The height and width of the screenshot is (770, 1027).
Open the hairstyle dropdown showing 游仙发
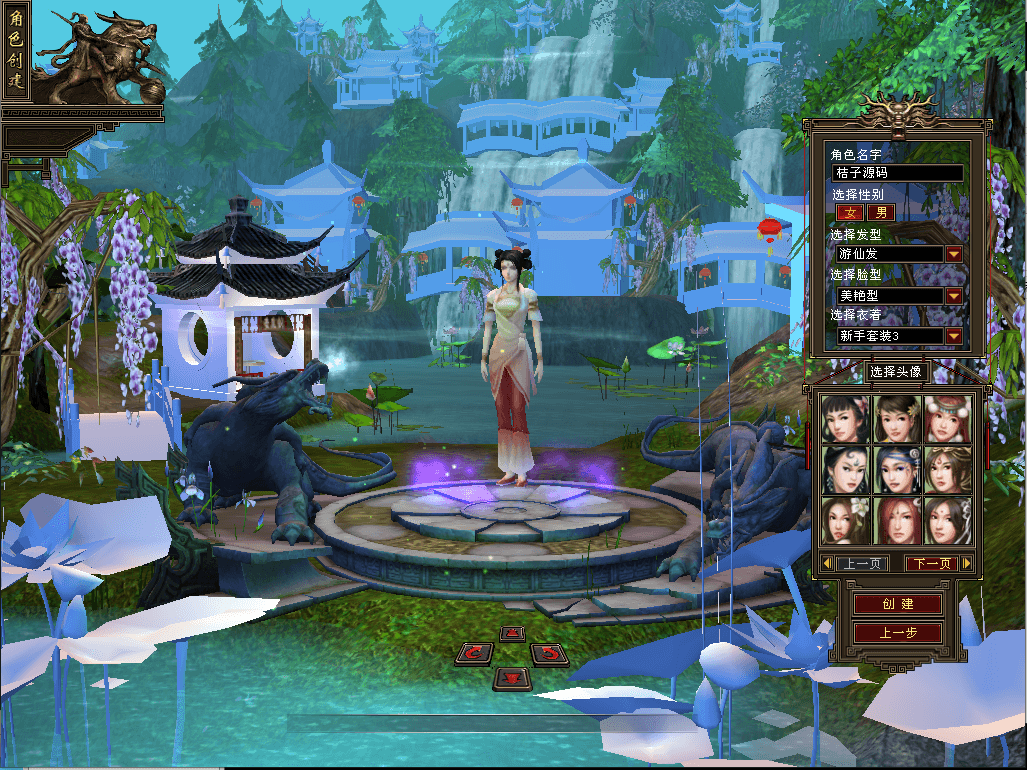point(954,254)
